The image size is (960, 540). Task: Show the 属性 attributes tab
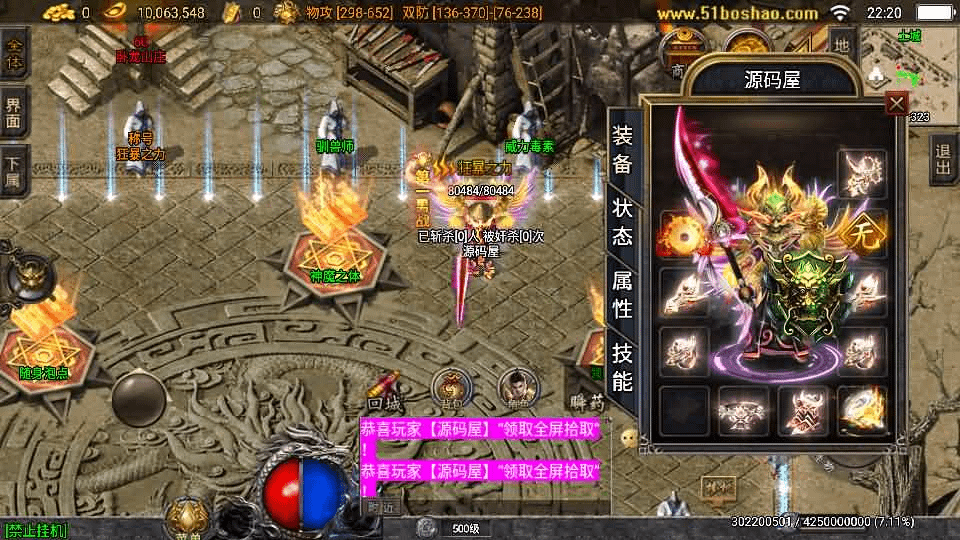[622, 295]
